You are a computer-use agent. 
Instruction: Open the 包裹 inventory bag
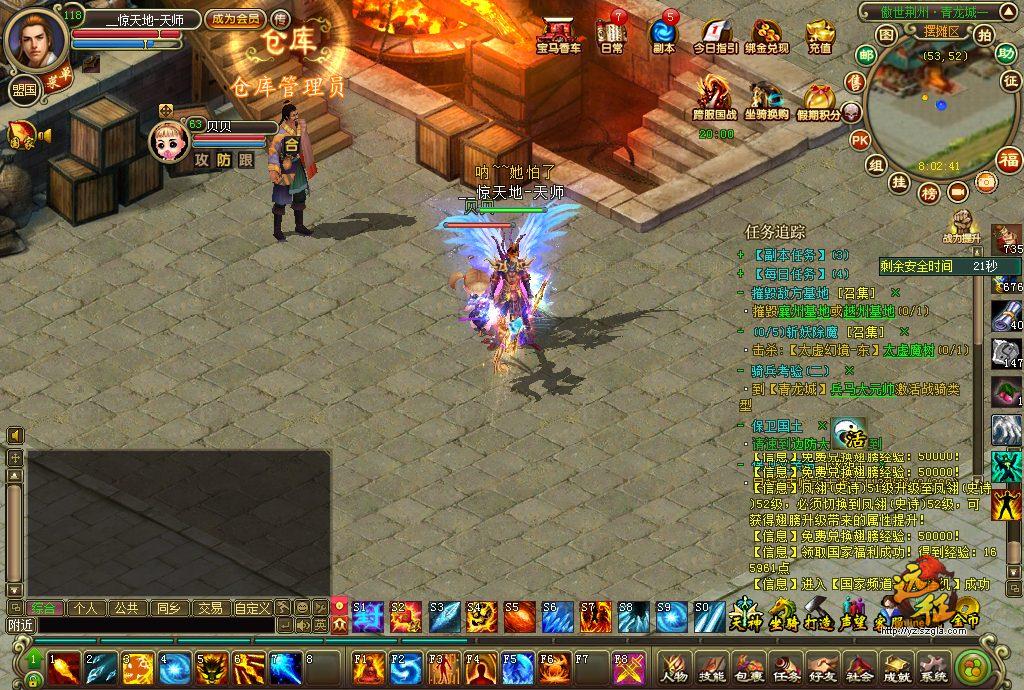tap(748, 667)
